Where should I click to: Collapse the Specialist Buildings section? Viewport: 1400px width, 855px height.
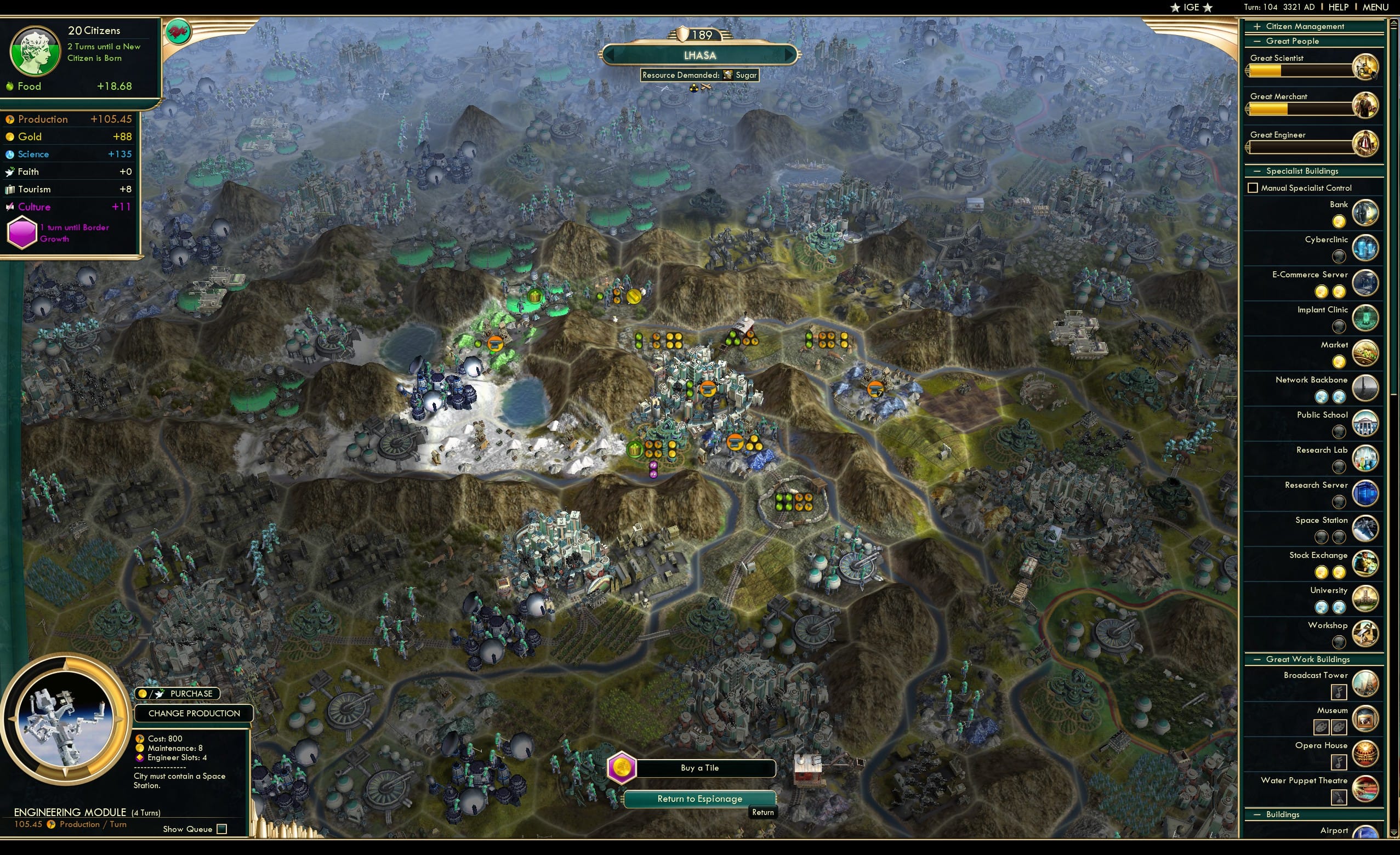point(1257,170)
